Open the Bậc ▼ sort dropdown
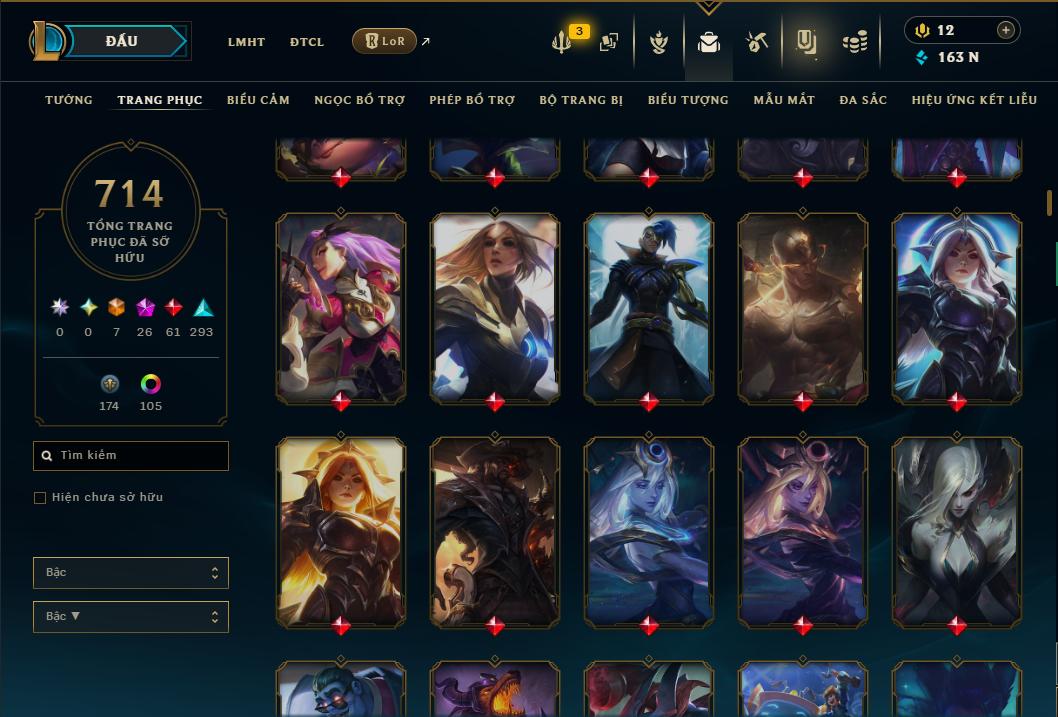The width and height of the screenshot is (1058, 717). click(x=131, y=617)
